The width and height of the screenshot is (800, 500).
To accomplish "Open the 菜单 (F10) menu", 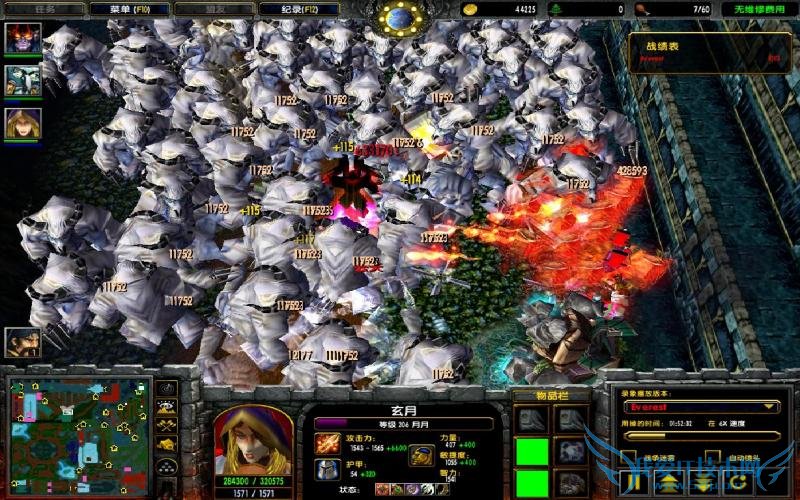I will [x=134, y=9].
